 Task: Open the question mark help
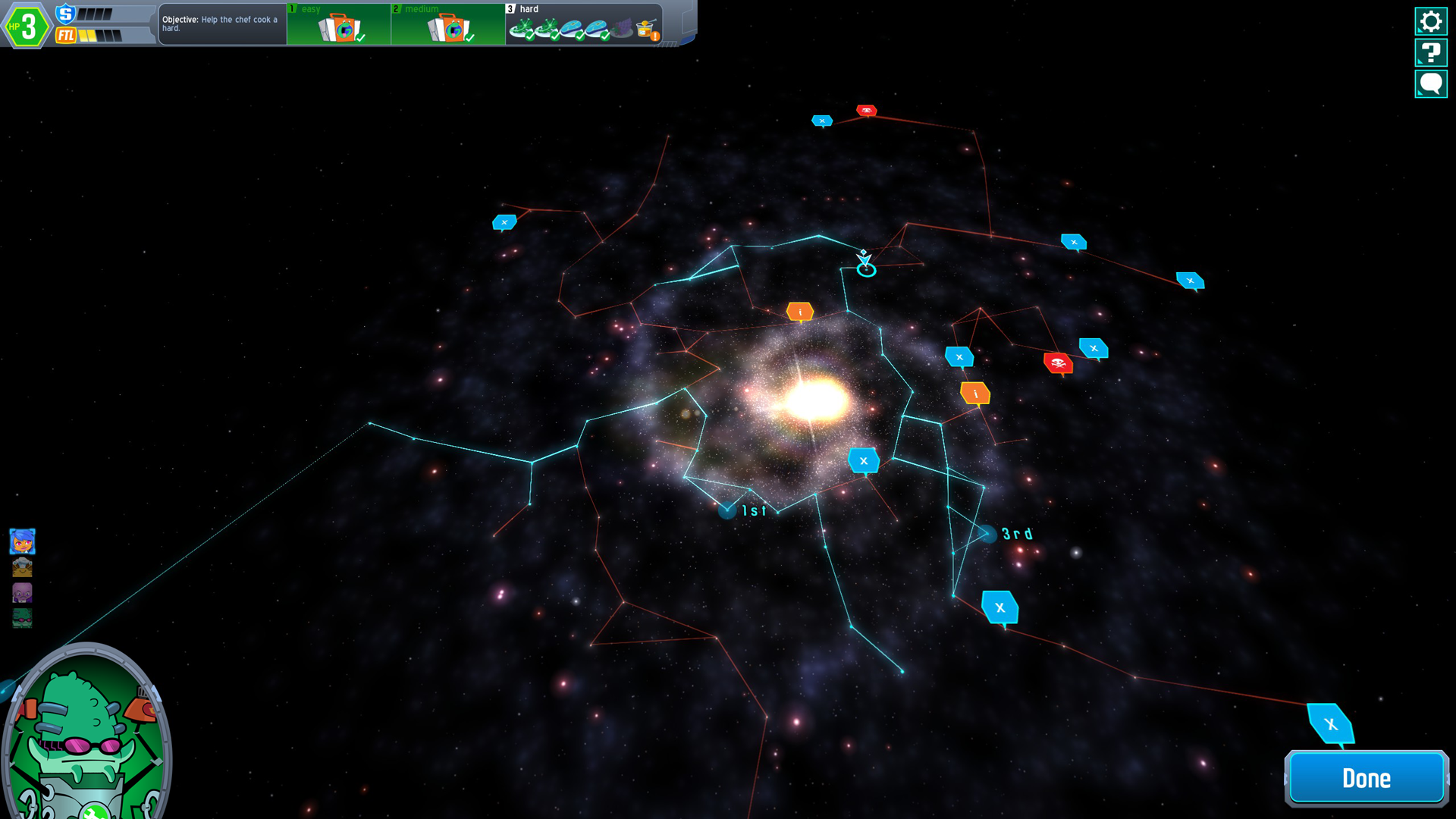point(1430,53)
